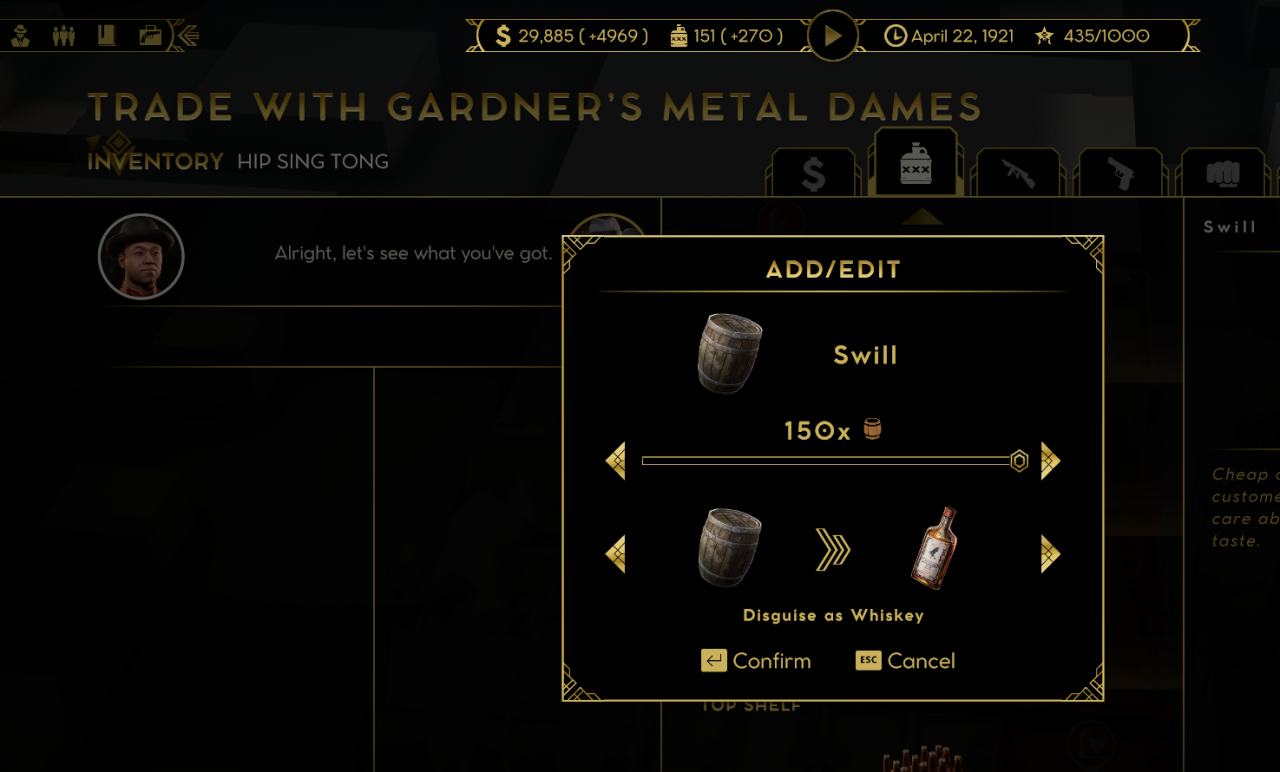Choose next disguise option arrow

pos(1050,554)
